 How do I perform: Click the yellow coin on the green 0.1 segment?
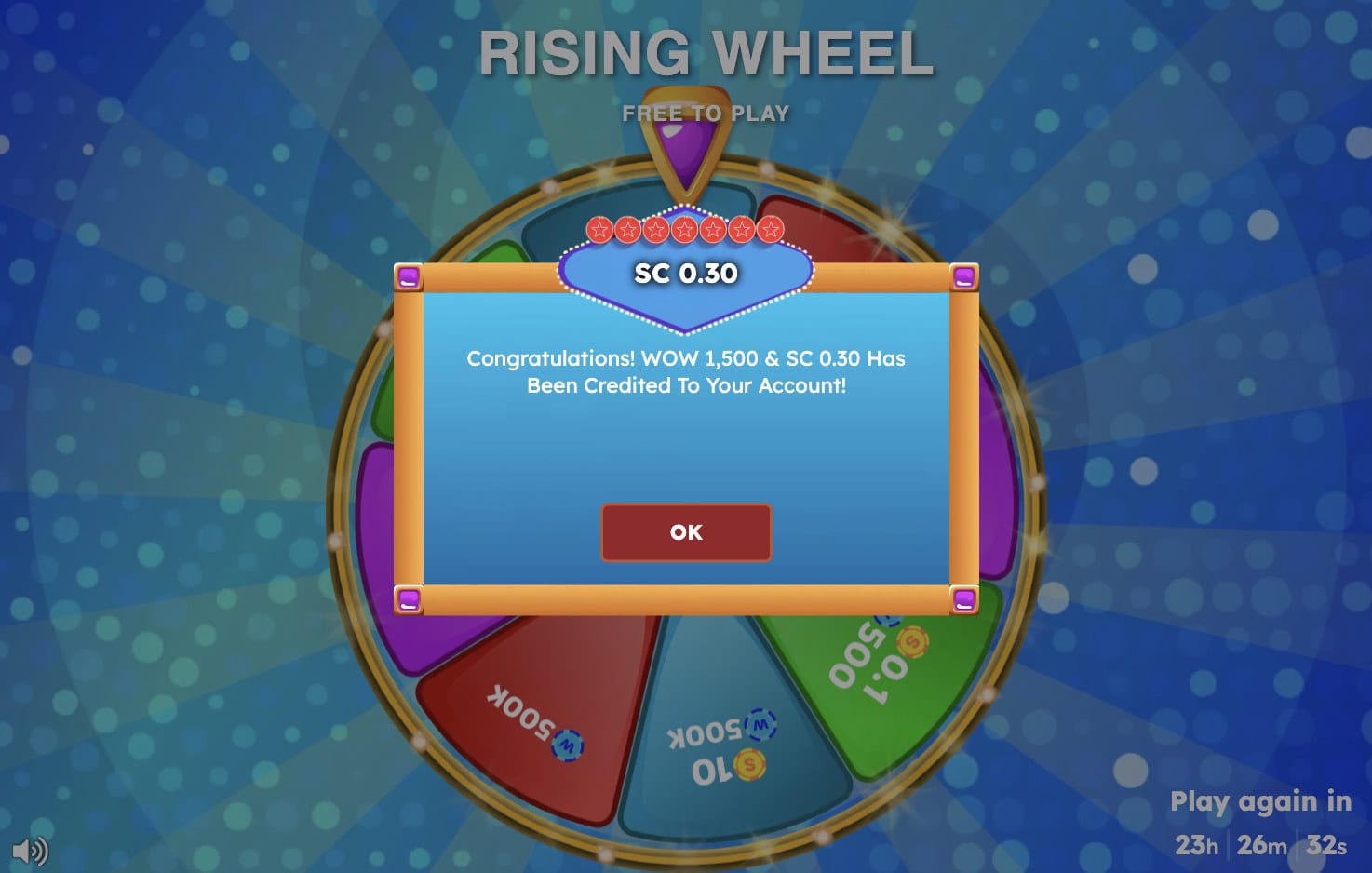[910, 644]
